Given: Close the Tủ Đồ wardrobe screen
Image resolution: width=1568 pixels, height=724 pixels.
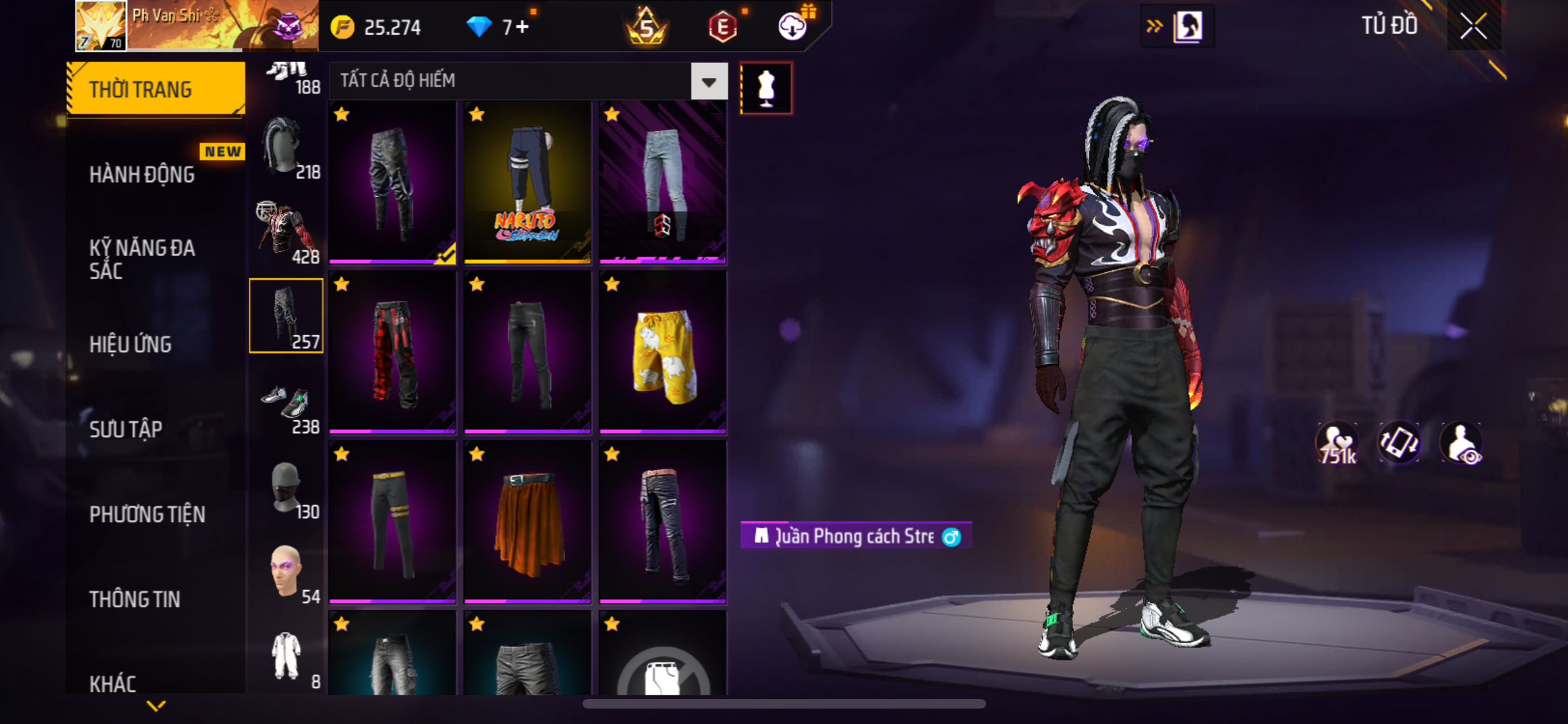Looking at the screenshot, I should coord(1473,26).
